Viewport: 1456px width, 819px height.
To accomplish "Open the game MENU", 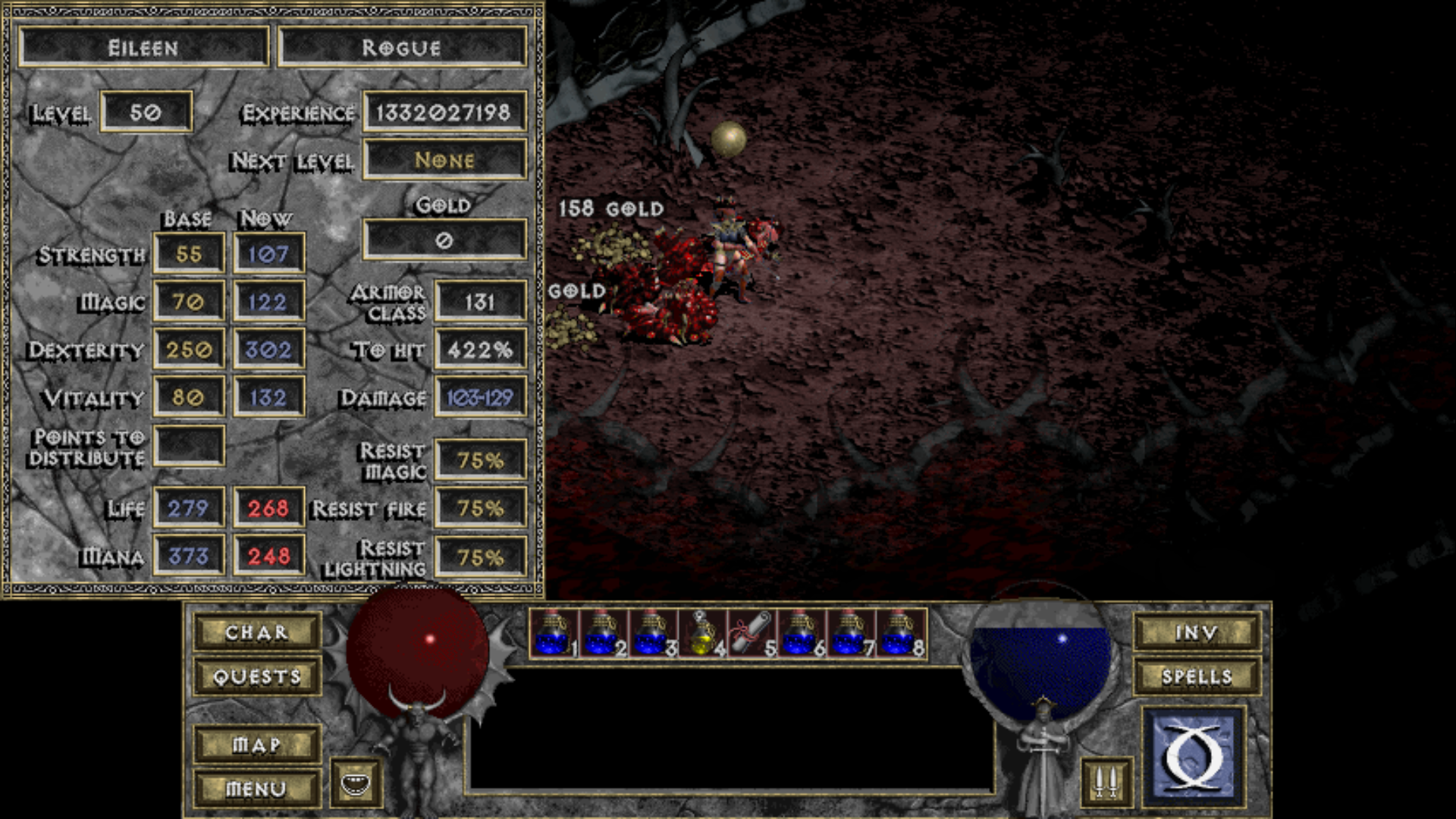I will 258,788.
